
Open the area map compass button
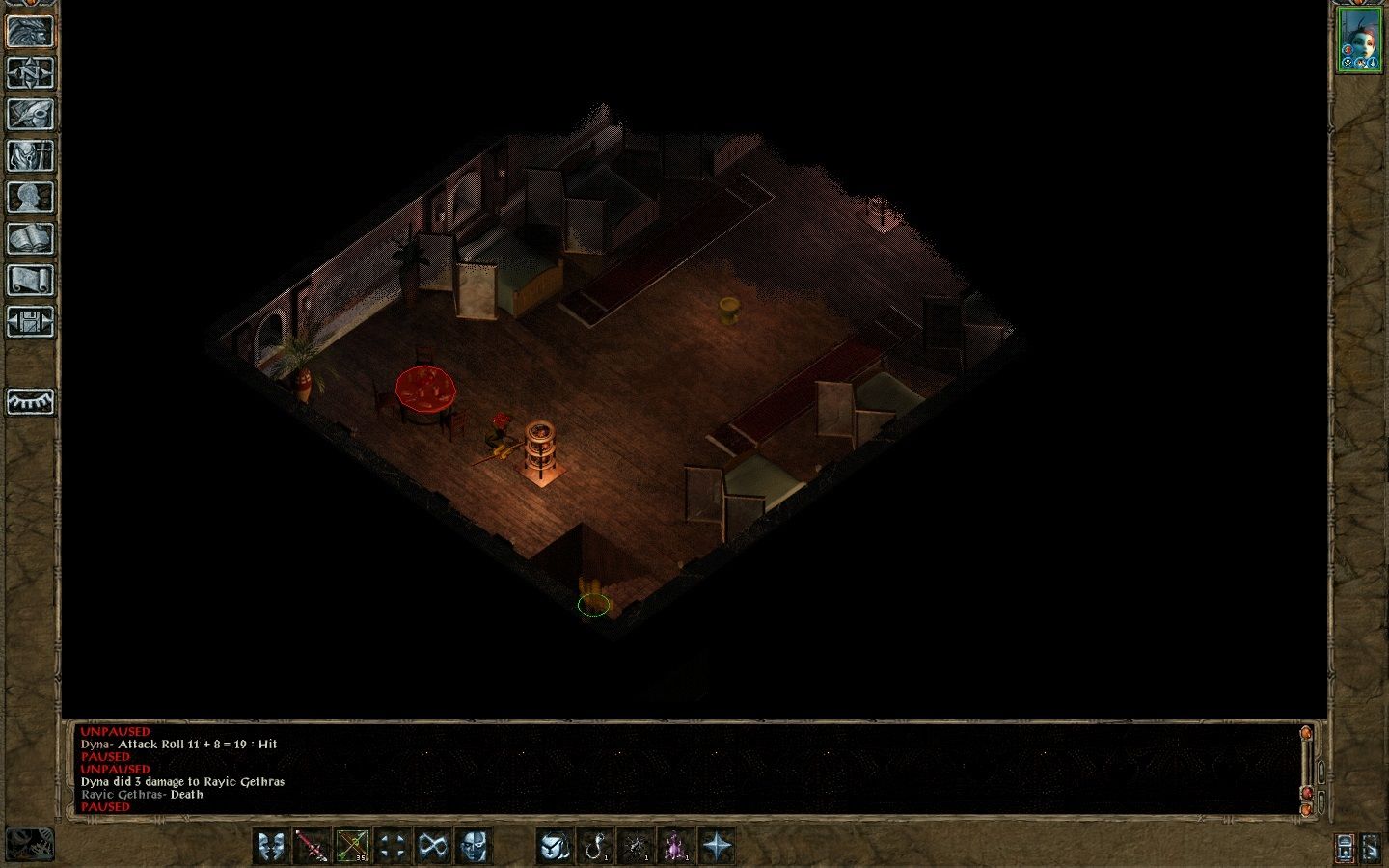click(x=30, y=73)
